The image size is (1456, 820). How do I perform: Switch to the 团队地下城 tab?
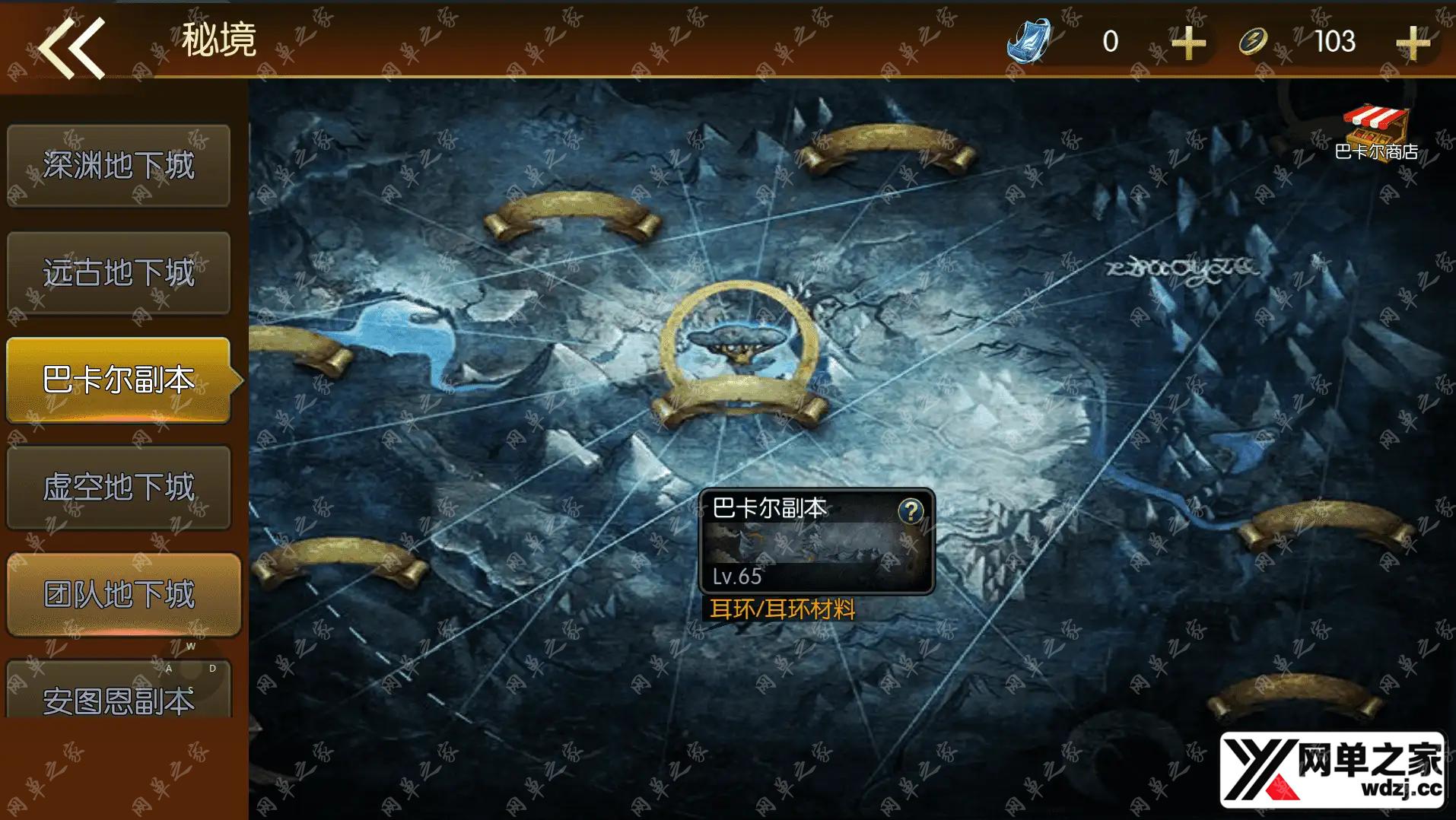pos(122,594)
